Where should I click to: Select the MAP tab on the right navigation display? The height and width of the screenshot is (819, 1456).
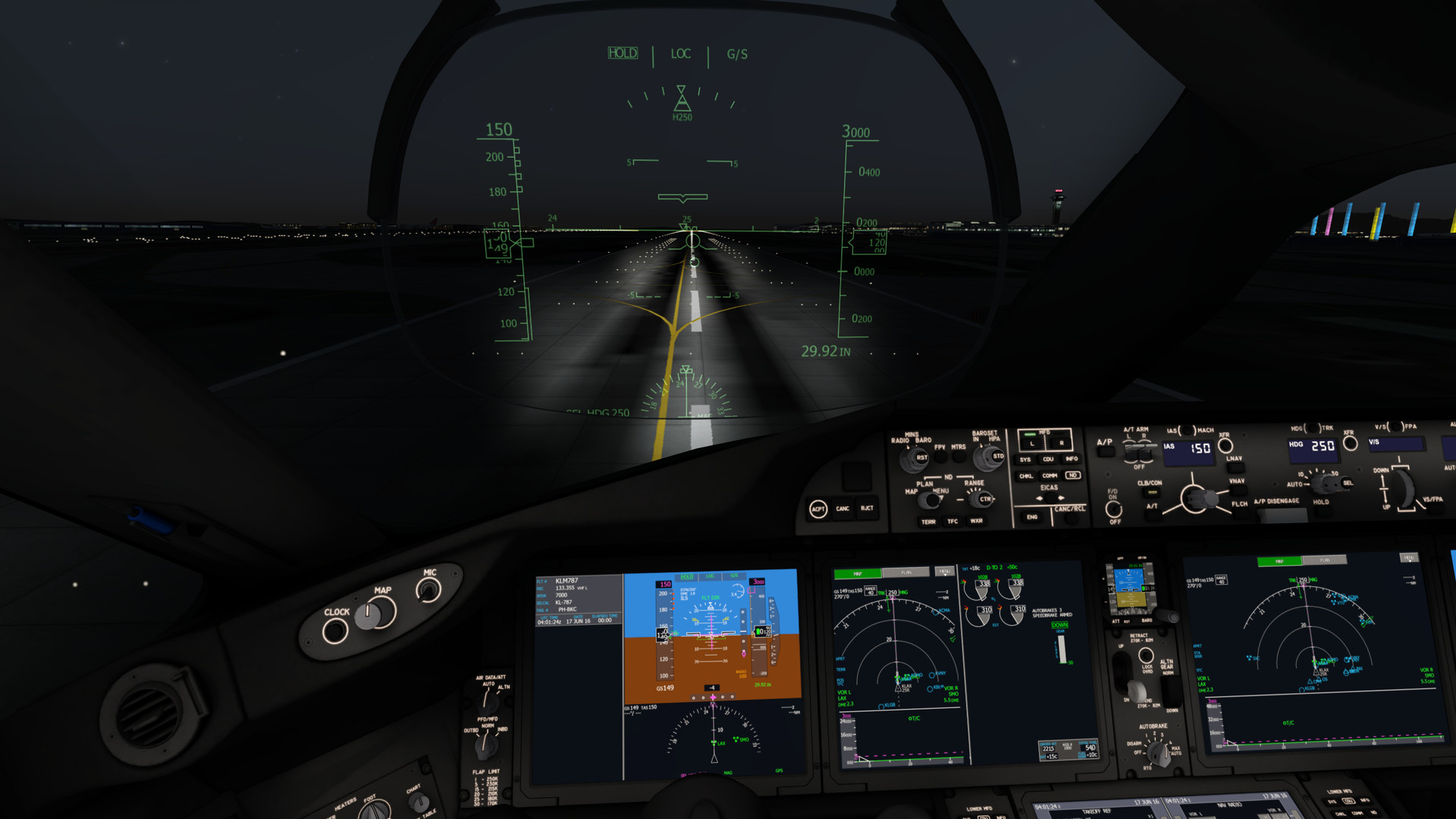pyautogui.click(x=1279, y=563)
